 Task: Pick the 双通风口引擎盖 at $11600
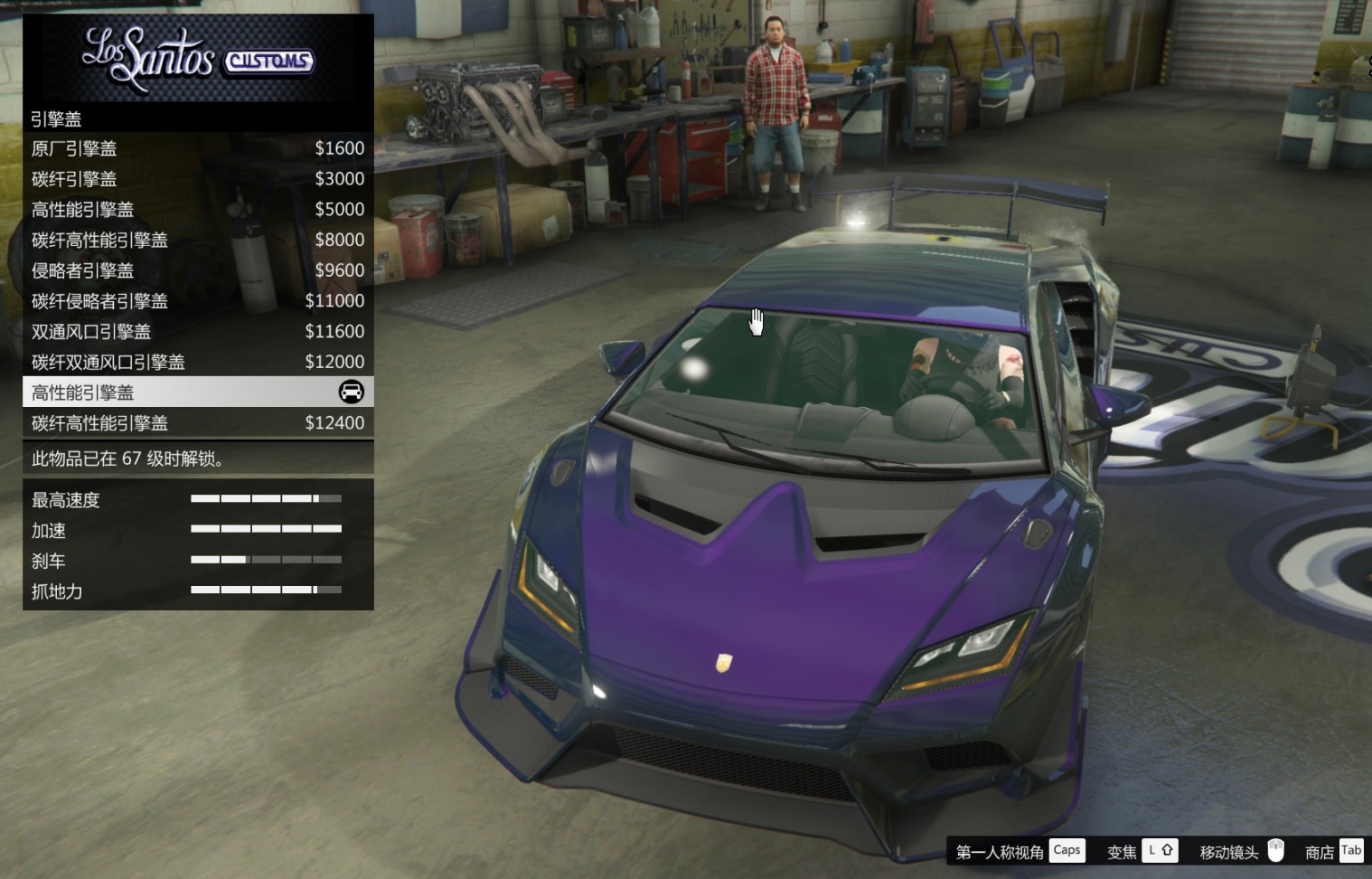(198, 332)
